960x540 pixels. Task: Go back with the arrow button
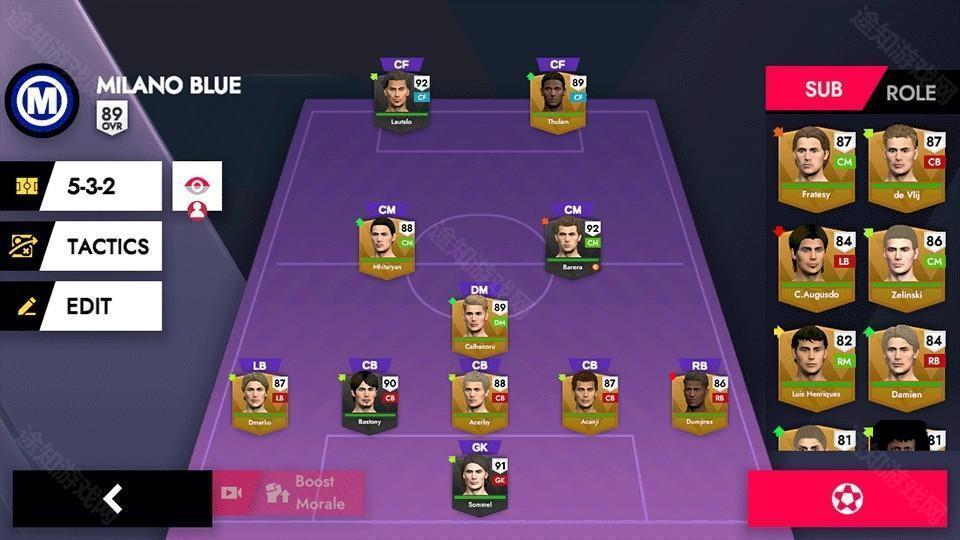point(112,498)
